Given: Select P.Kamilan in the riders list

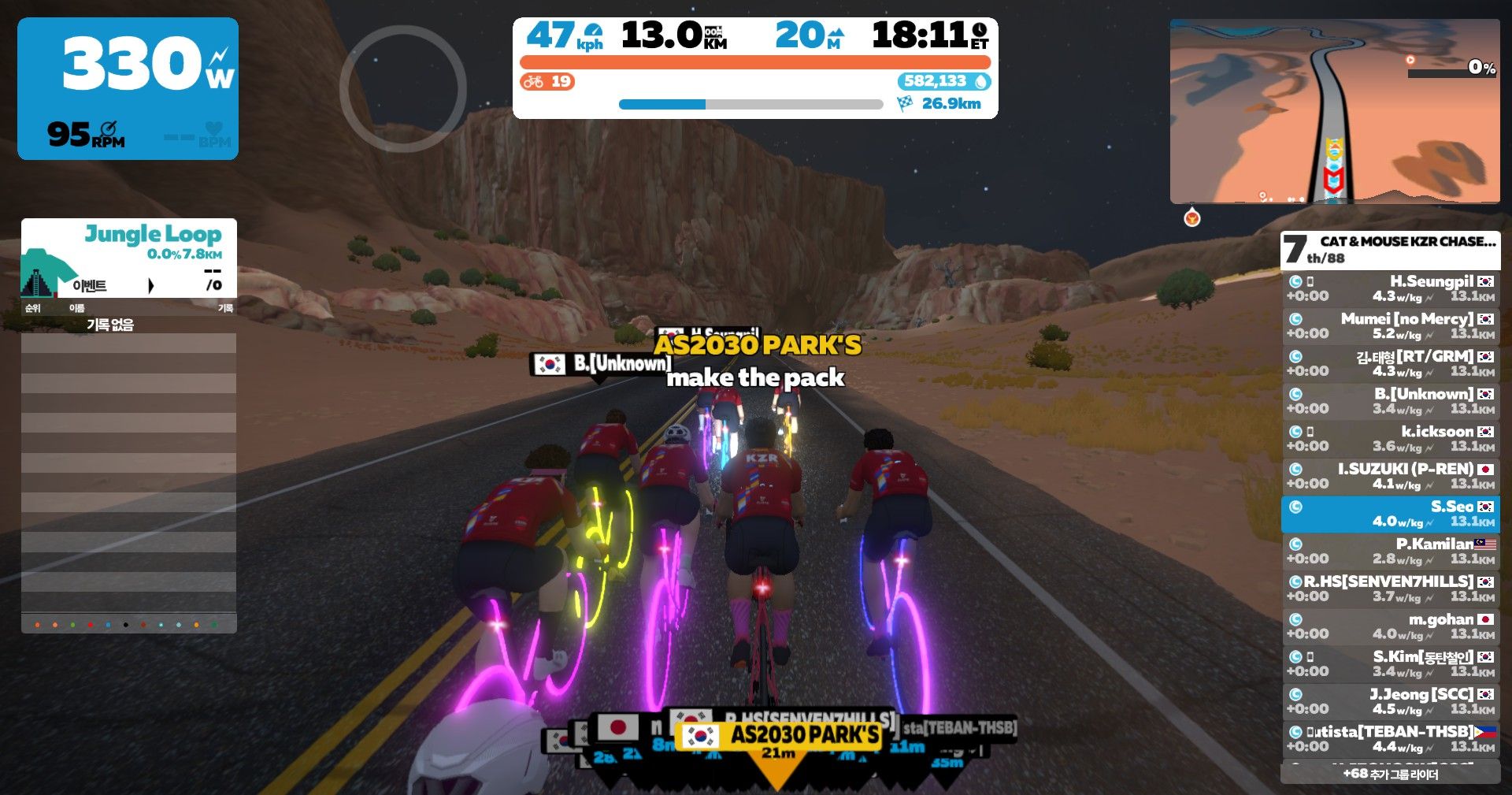Looking at the screenshot, I should [1390, 551].
